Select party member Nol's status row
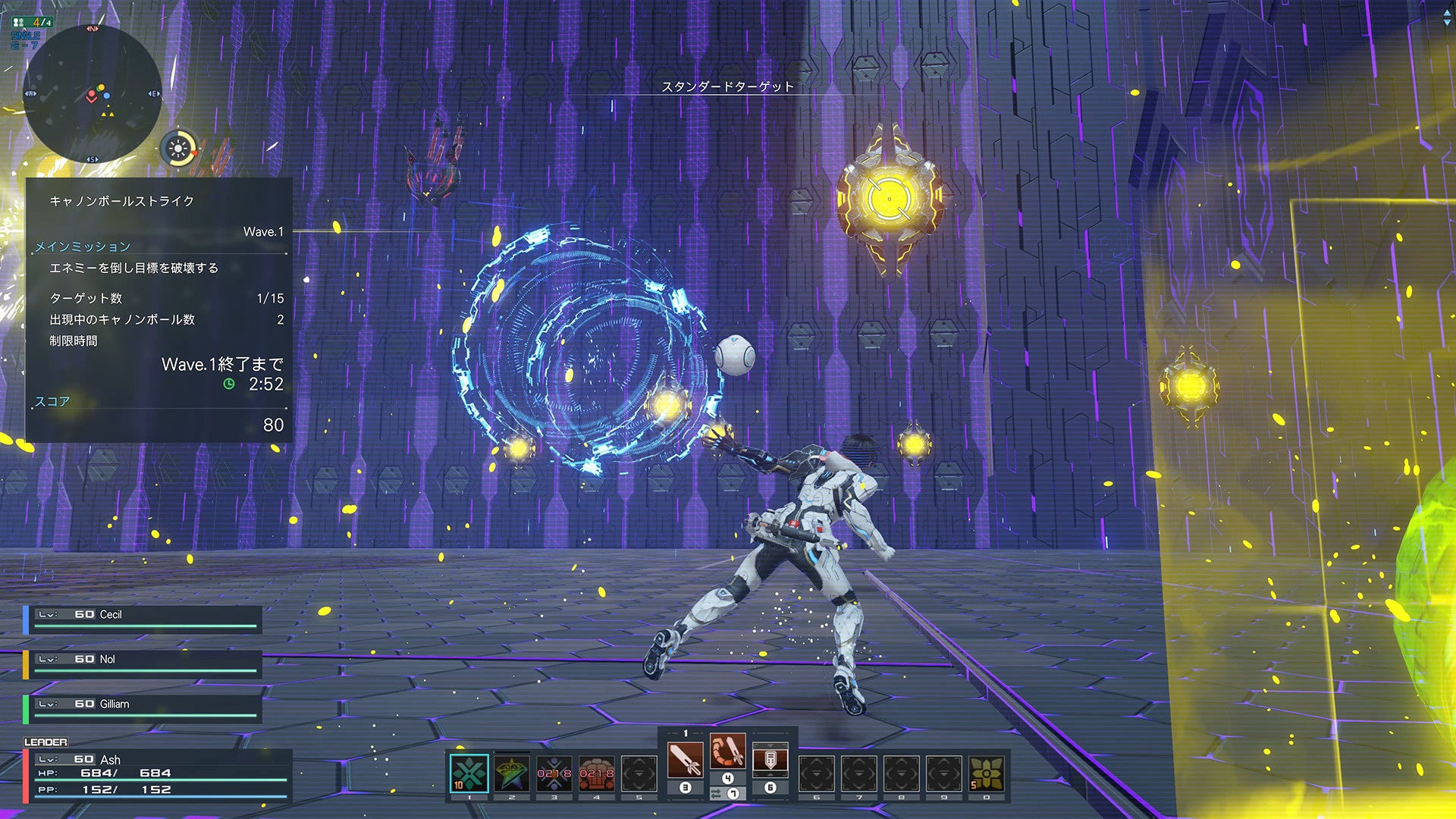The image size is (1456, 819). coord(144,663)
